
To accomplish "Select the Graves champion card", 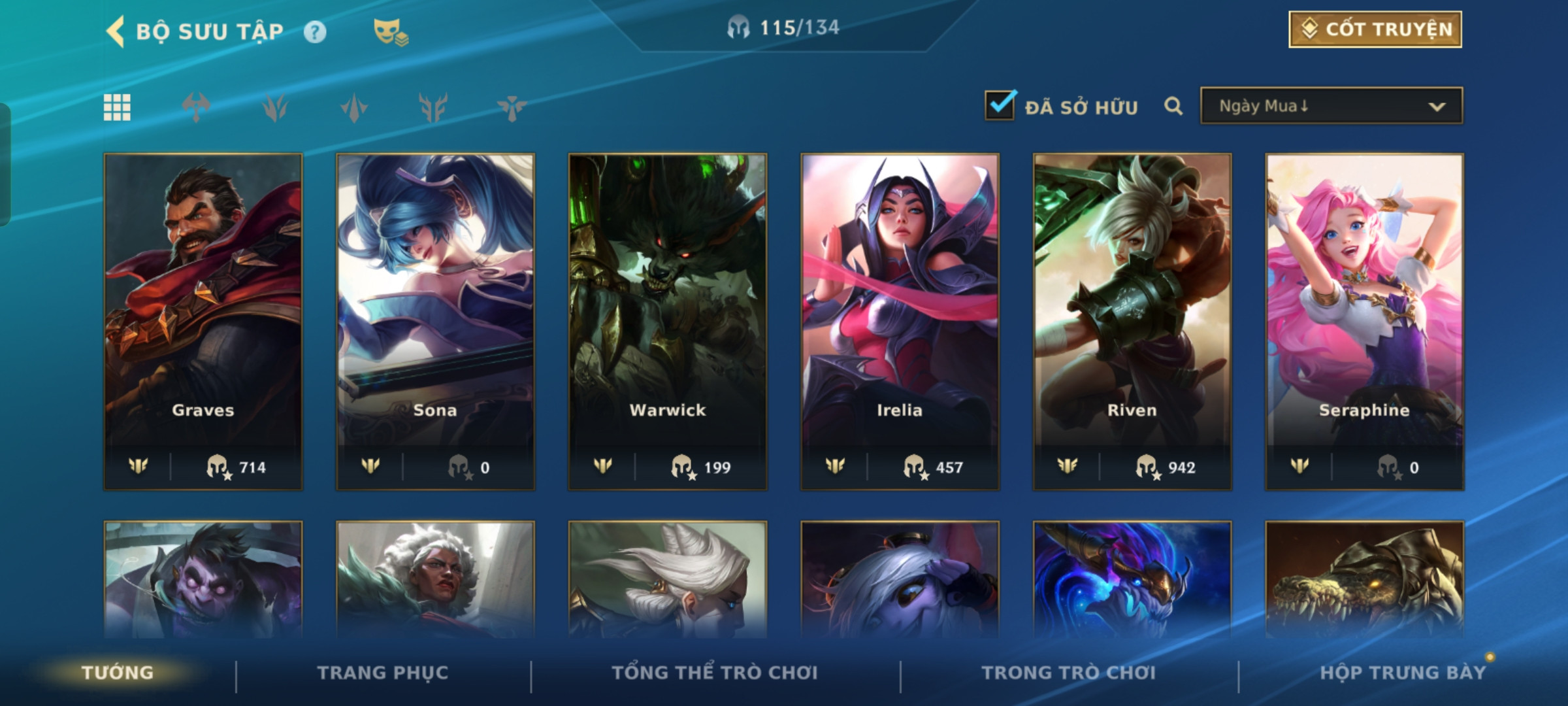I will tap(203, 321).
